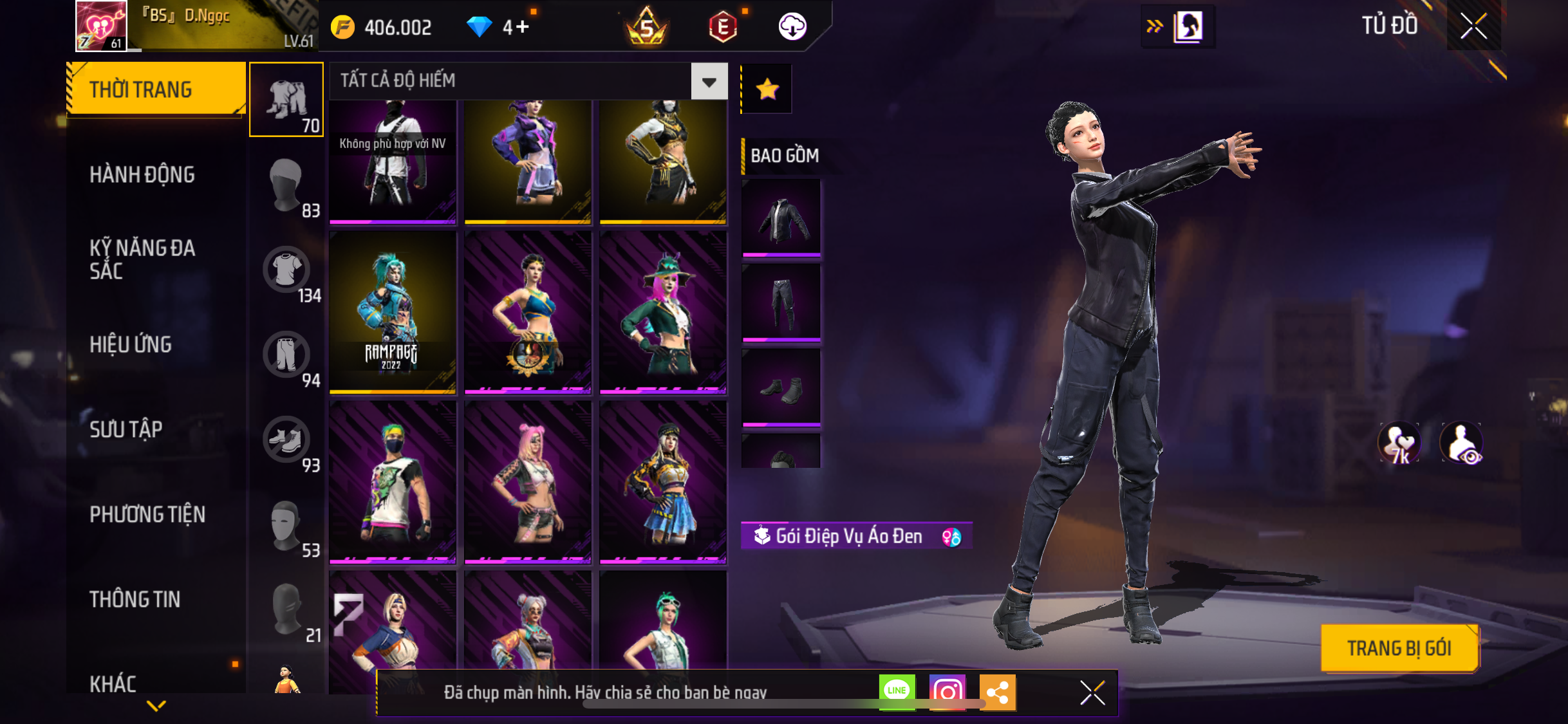
Task: Open the Thông Tin section
Action: point(135,599)
